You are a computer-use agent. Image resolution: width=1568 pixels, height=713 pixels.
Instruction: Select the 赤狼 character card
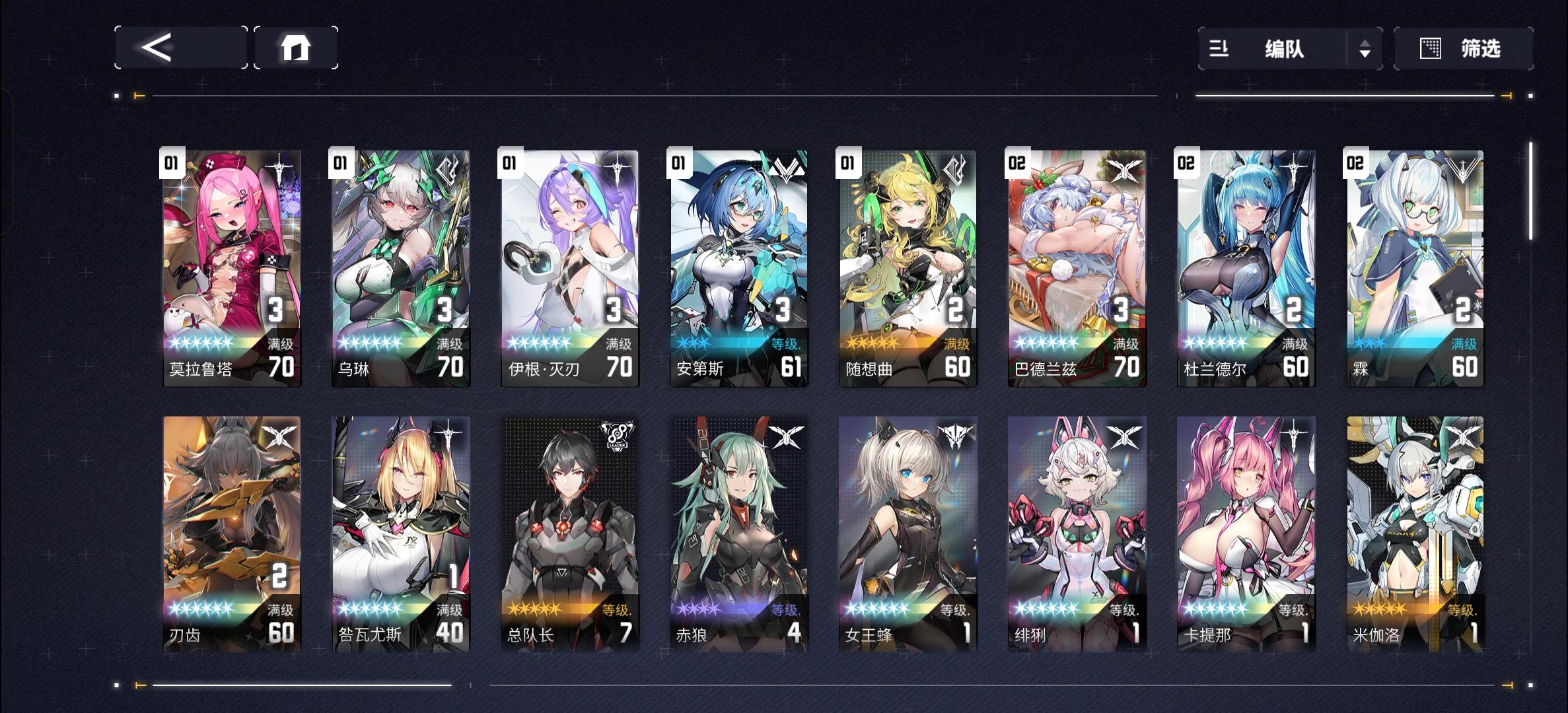(738, 528)
